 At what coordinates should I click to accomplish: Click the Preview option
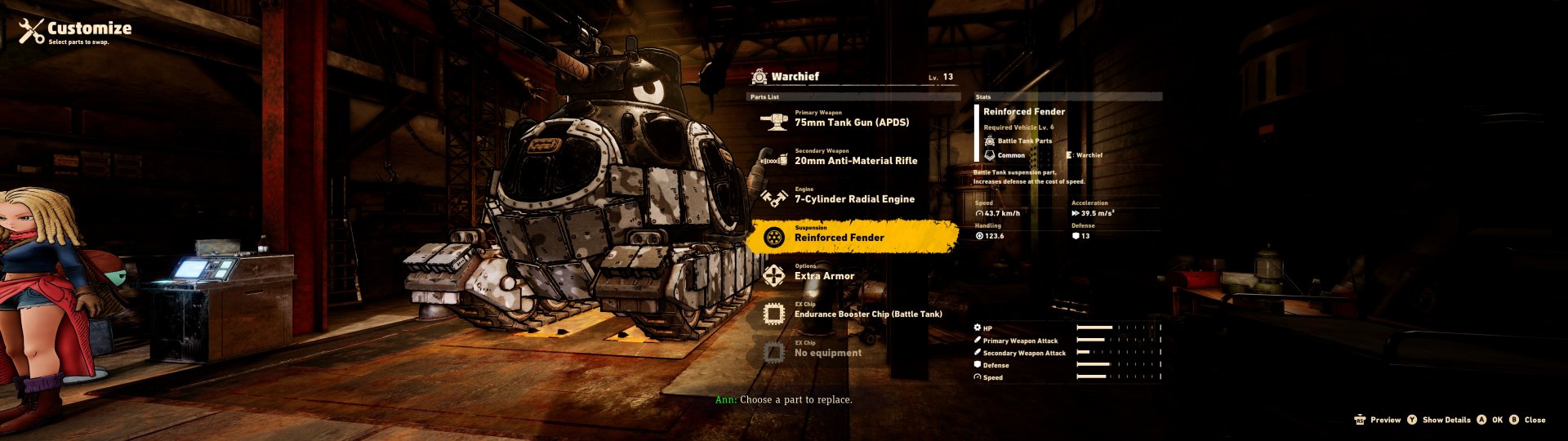[x=1378, y=420]
